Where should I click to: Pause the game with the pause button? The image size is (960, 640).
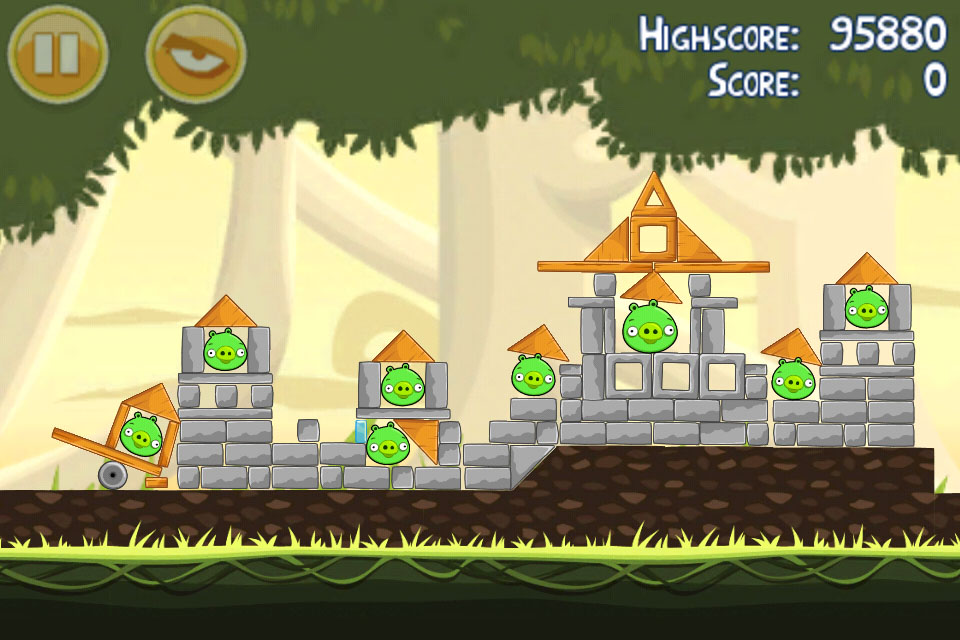point(57,53)
